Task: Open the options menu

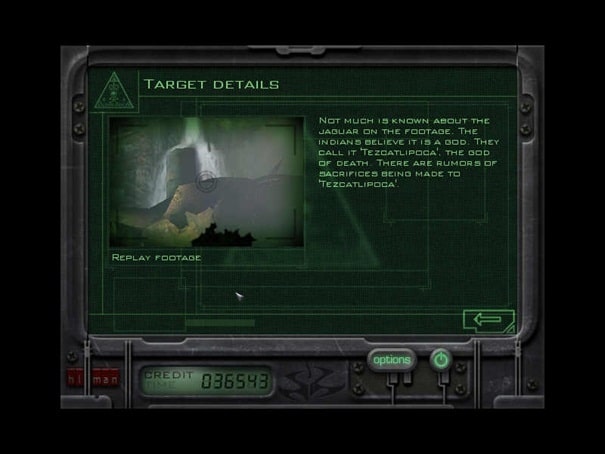Action: (x=391, y=360)
